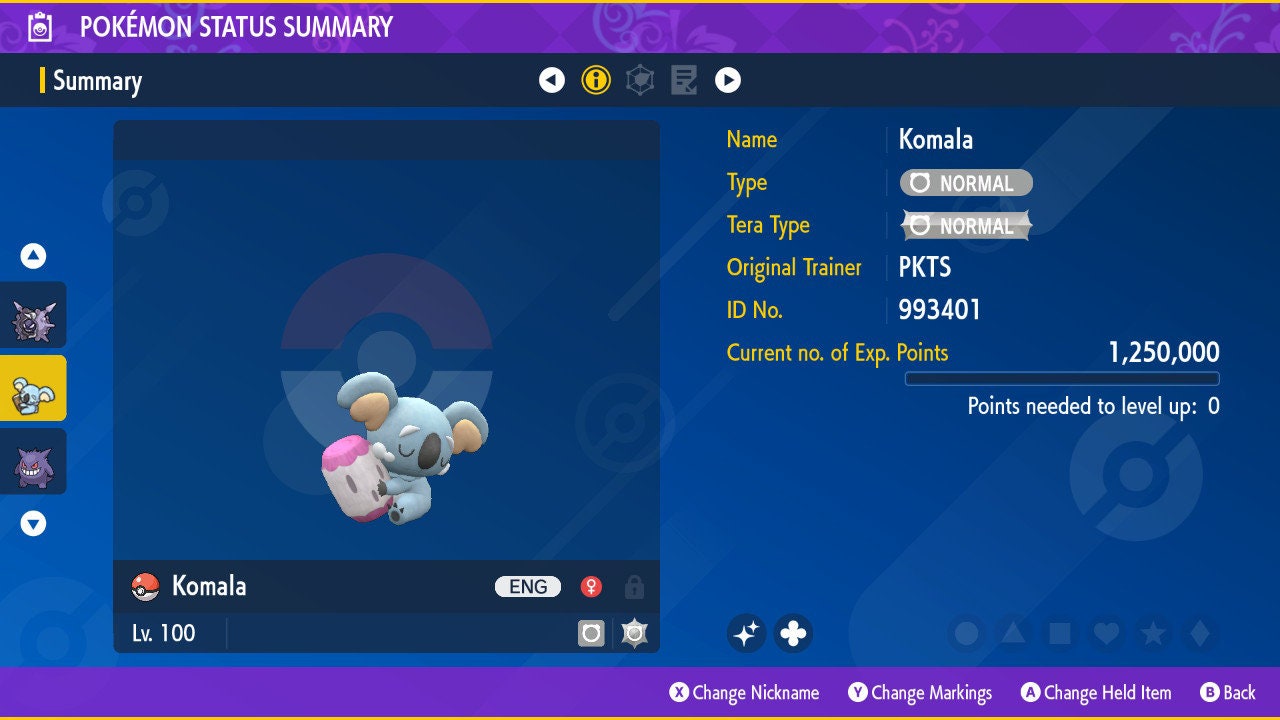The height and width of the screenshot is (720, 1280).
Task: Switch to the stats hexagon tab
Action: pyautogui.click(x=640, y=80)
